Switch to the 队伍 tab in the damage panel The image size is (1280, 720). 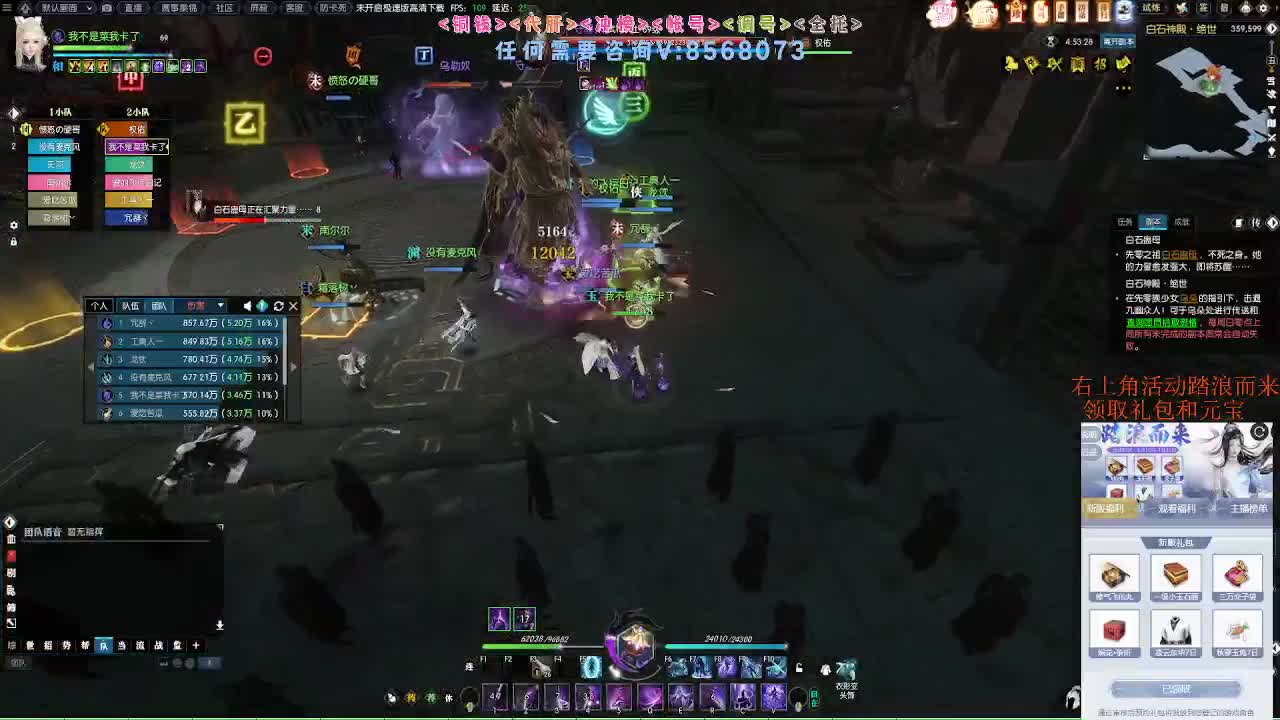pyautogui.click(x=131, y=306)
